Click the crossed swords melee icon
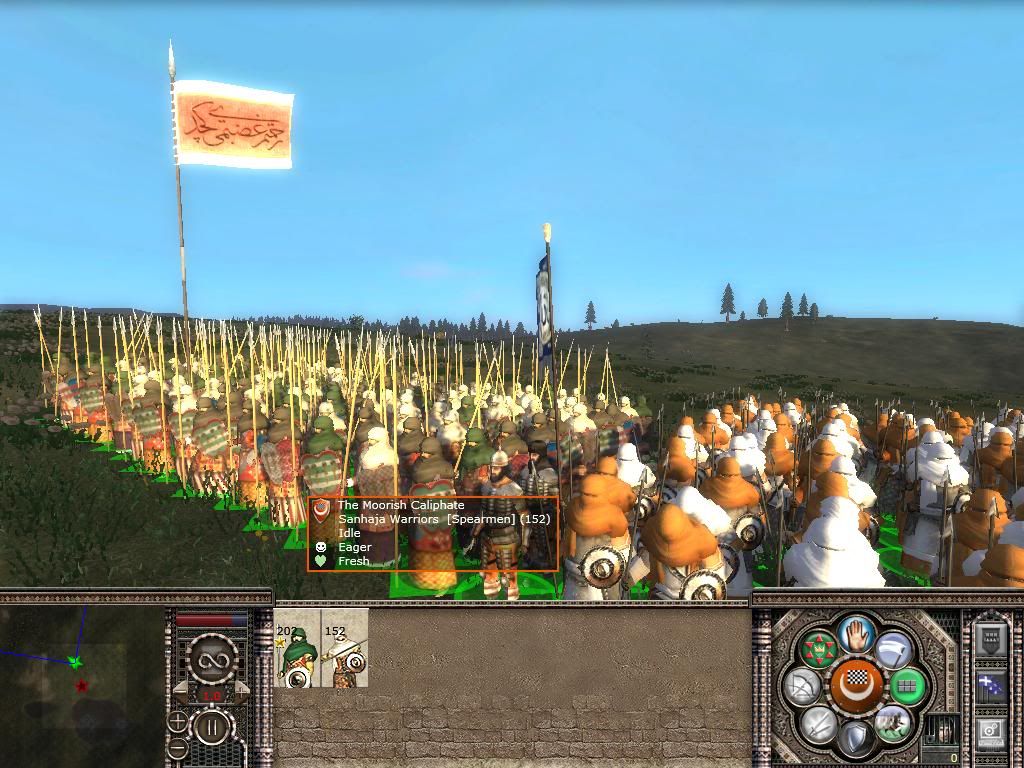The height and width of the screenshot is (768, 1024). [818, 724]
